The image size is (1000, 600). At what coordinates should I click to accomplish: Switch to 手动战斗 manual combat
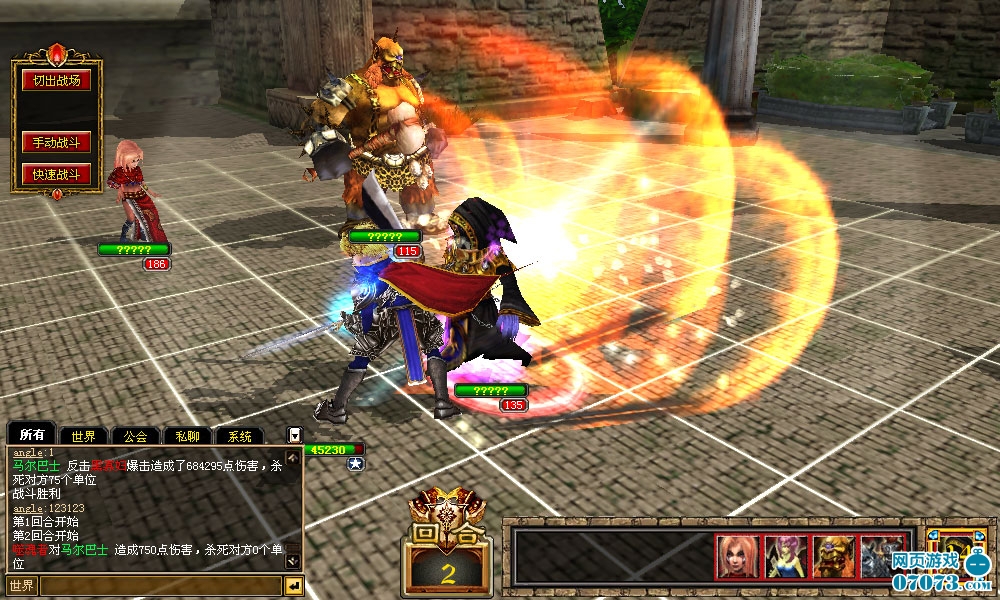pos(56,143)
